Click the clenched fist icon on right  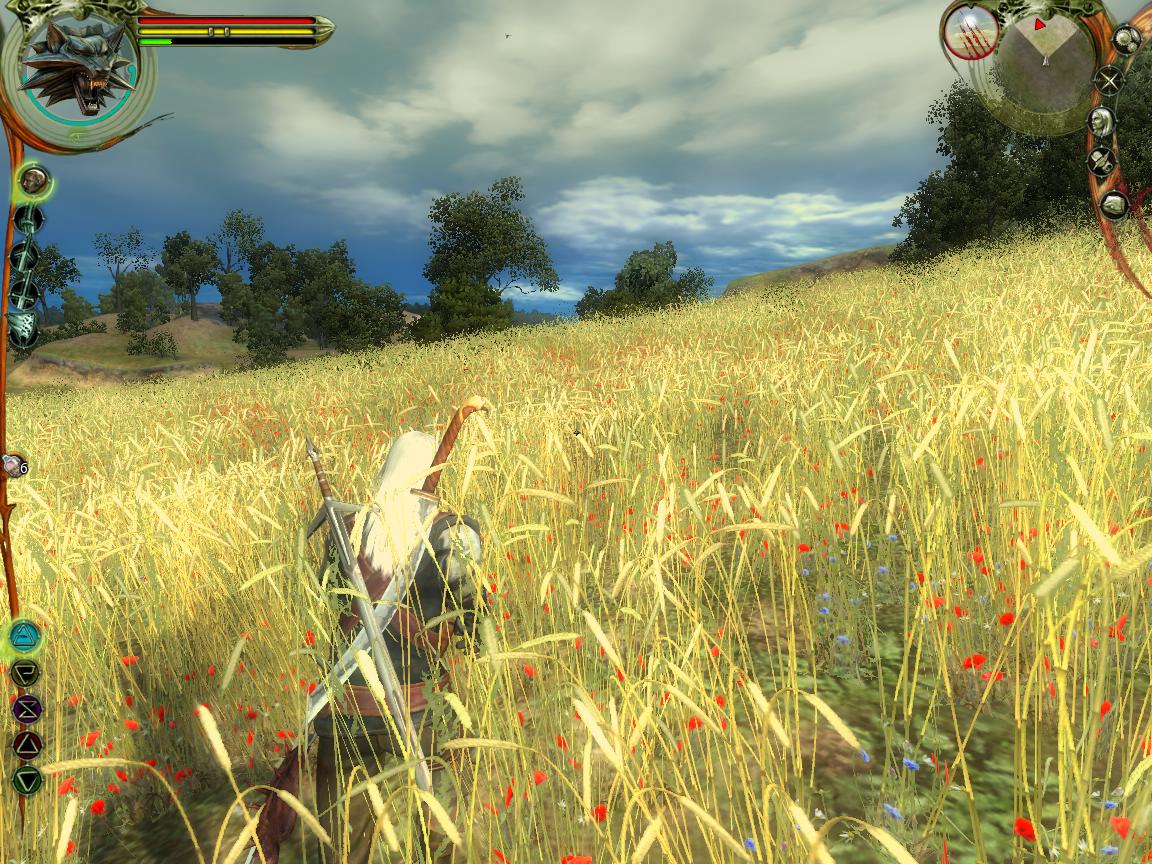[x=1113, y=204]
